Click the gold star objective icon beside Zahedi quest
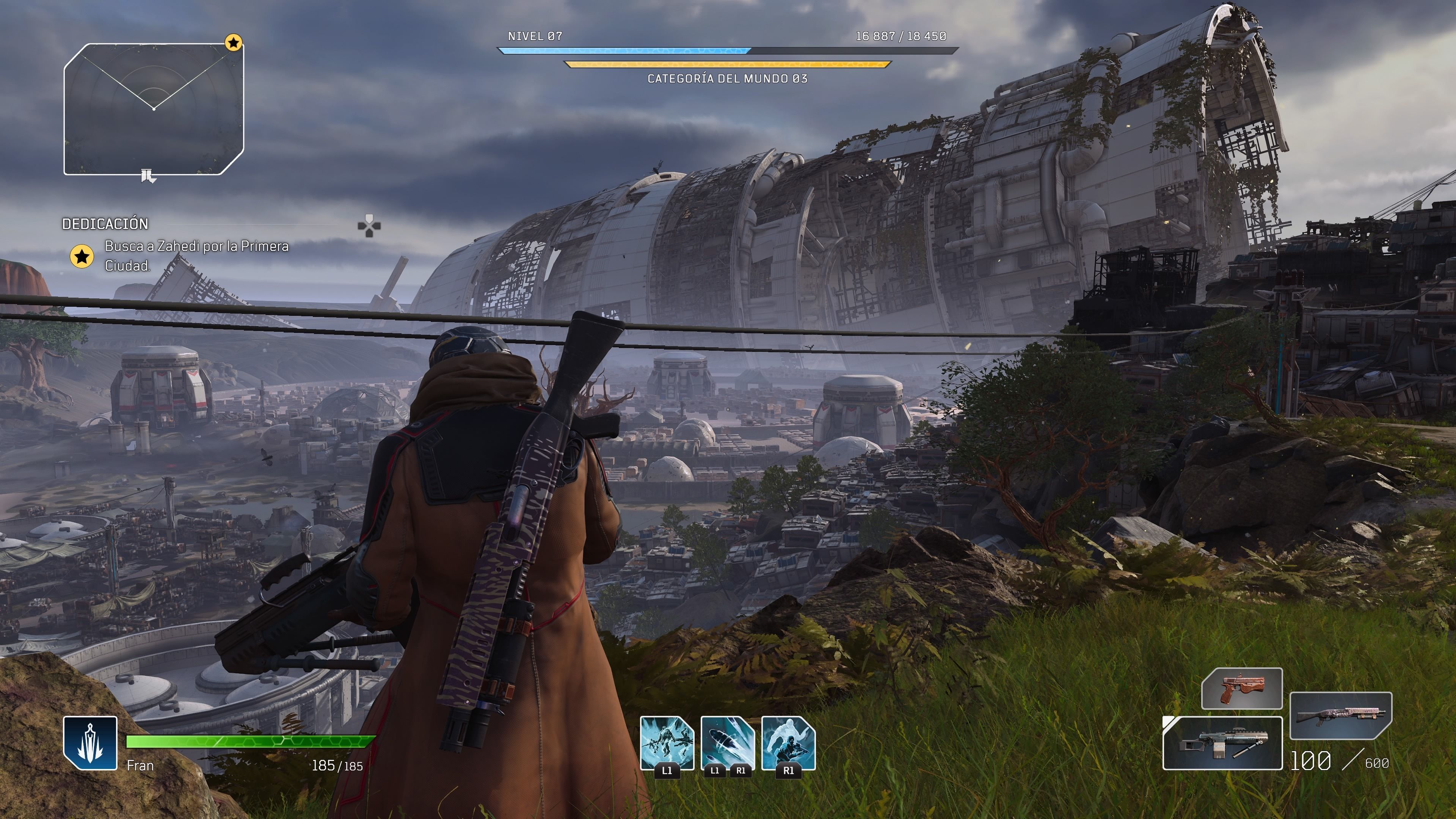Screen dimensions: 1456x819 [82, 257]
